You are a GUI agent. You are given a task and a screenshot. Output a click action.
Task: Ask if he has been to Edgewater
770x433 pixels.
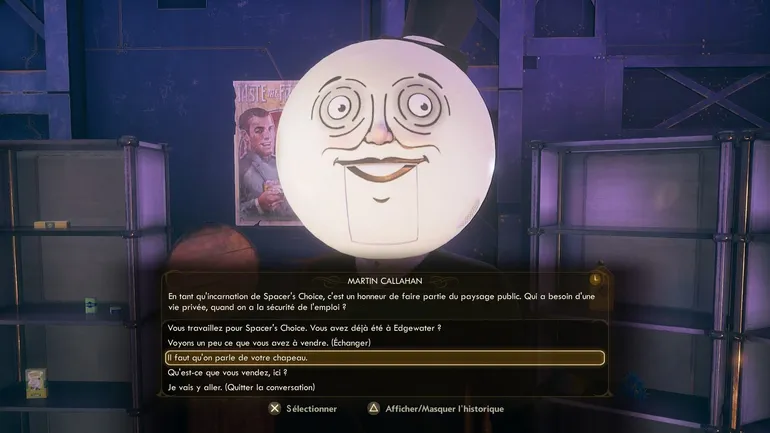tap(304, 328)
